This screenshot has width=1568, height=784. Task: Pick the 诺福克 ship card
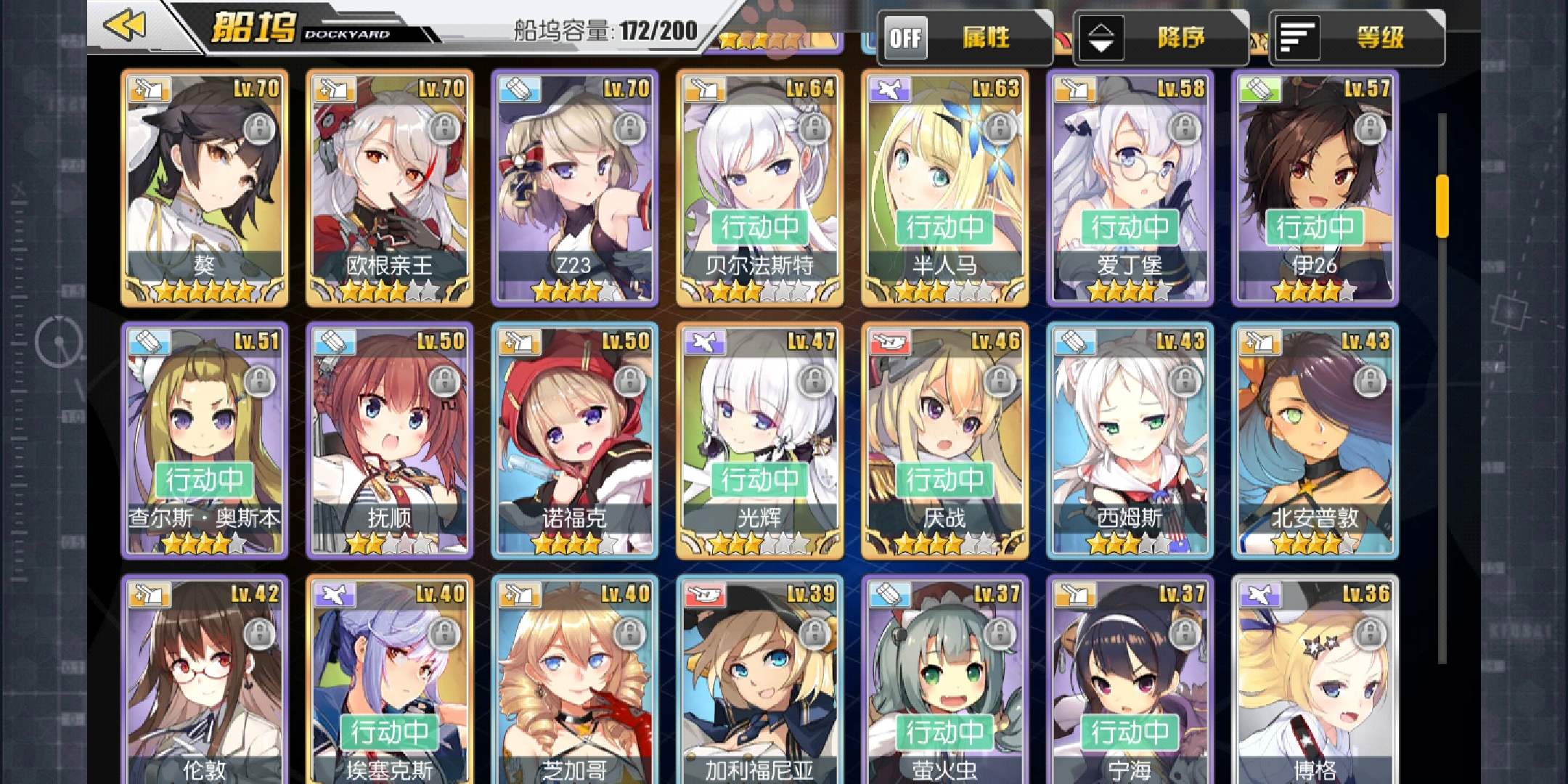click(x=575, y=440)
